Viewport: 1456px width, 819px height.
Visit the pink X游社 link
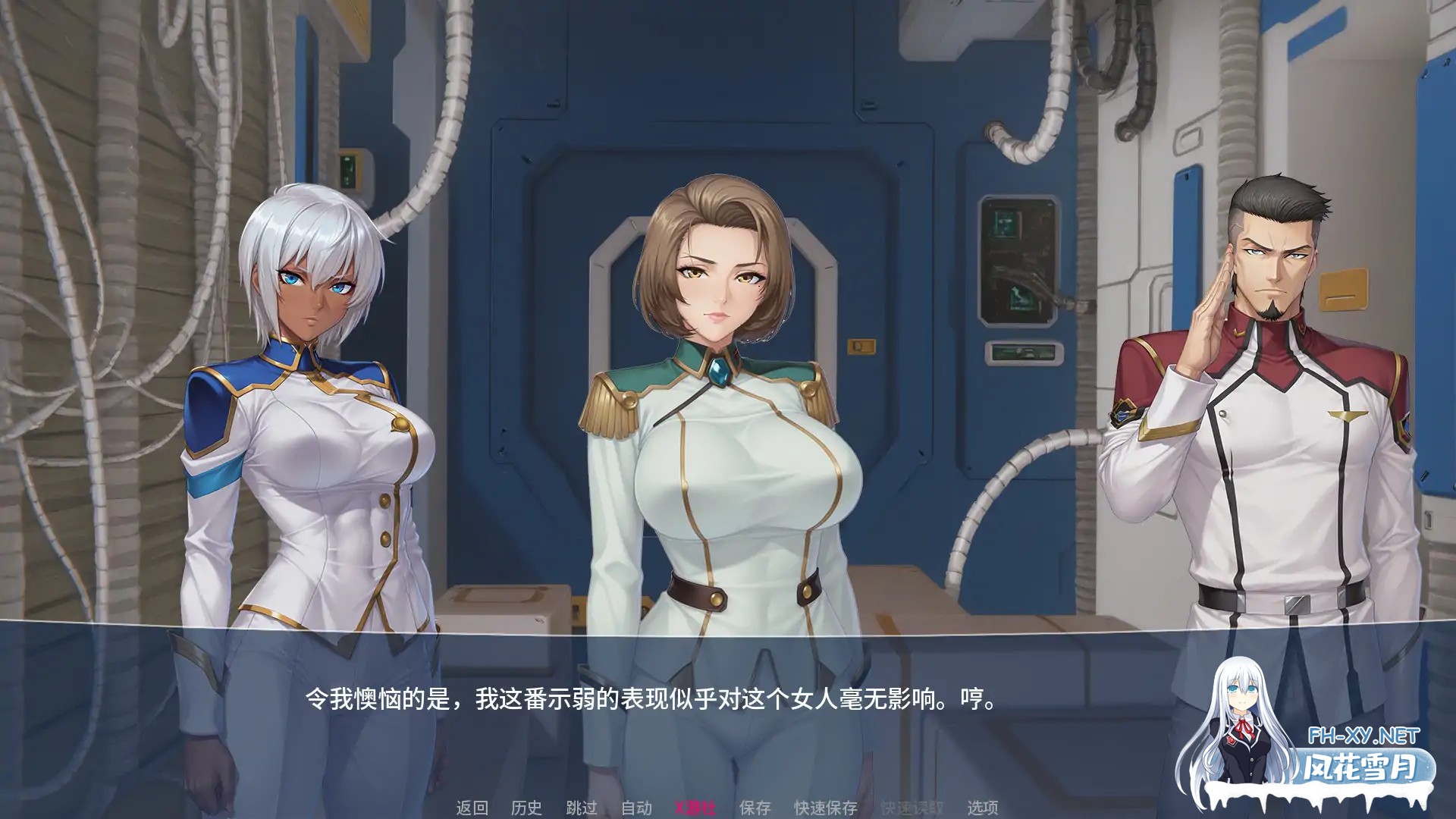click(x=696, y=808)
